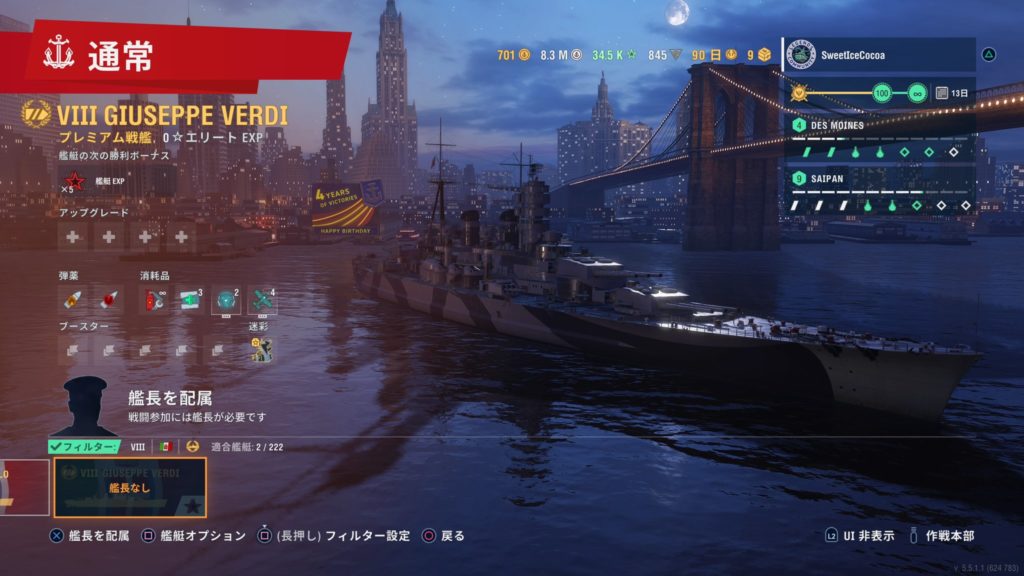Viewport: 1024px width, 576px height.
Task: Open the camouflage slot under 迷彩
Action: pos(260,348)
